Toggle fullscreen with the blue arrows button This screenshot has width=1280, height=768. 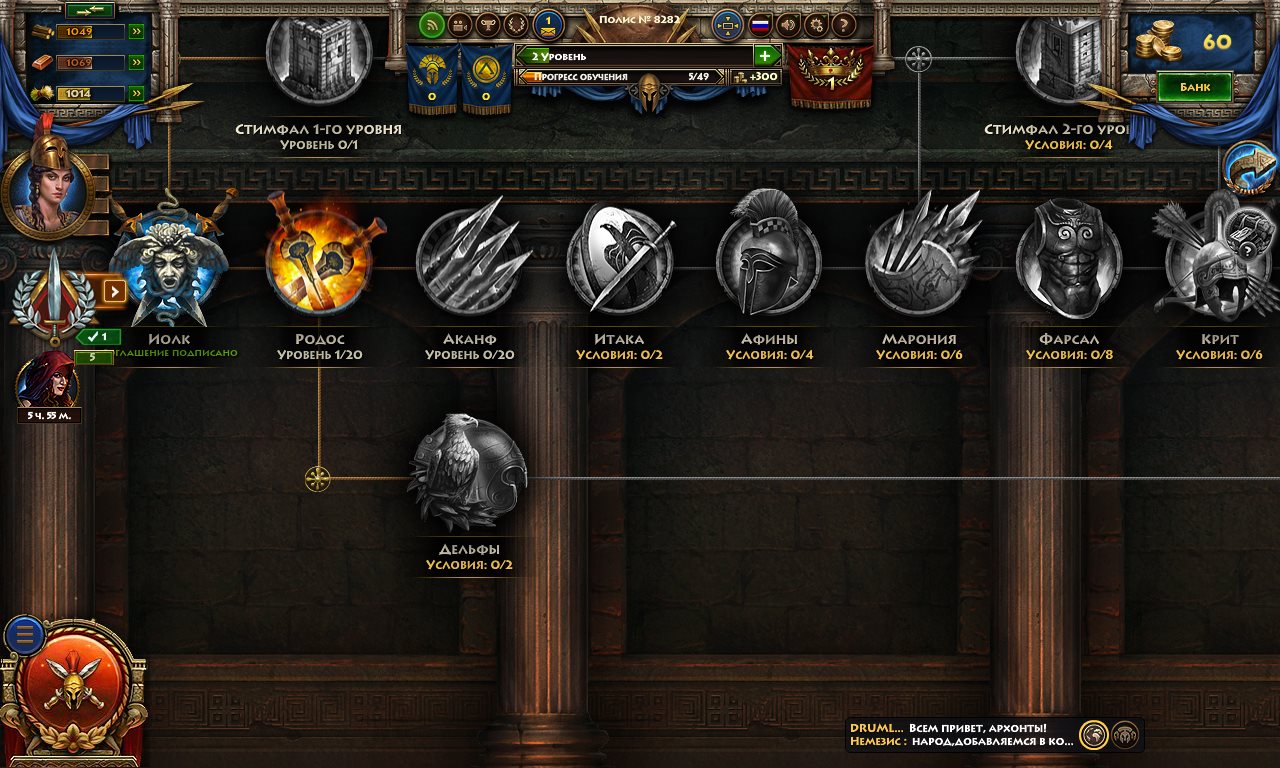pos(727,25)
